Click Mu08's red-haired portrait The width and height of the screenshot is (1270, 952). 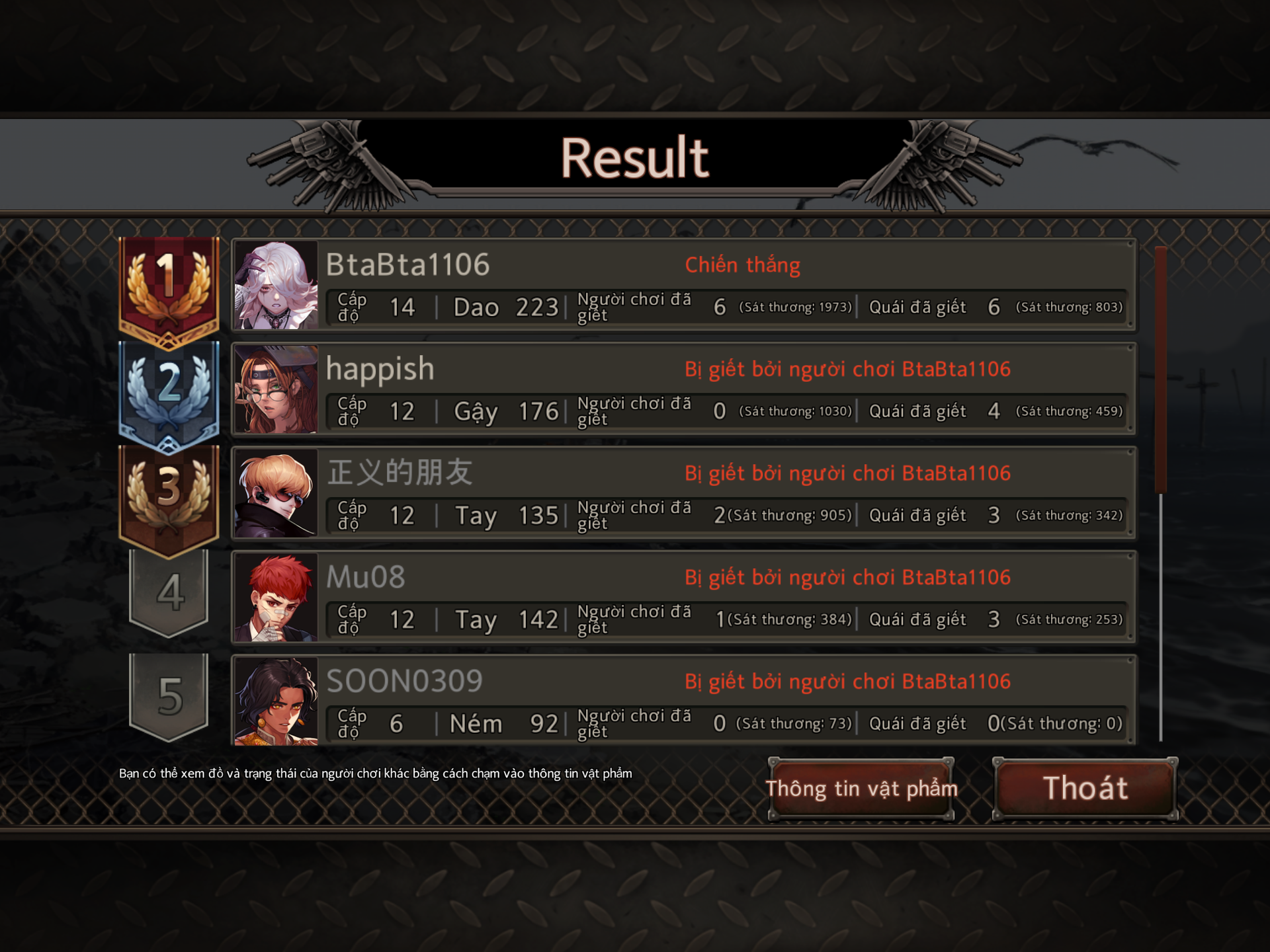(276, 598)
